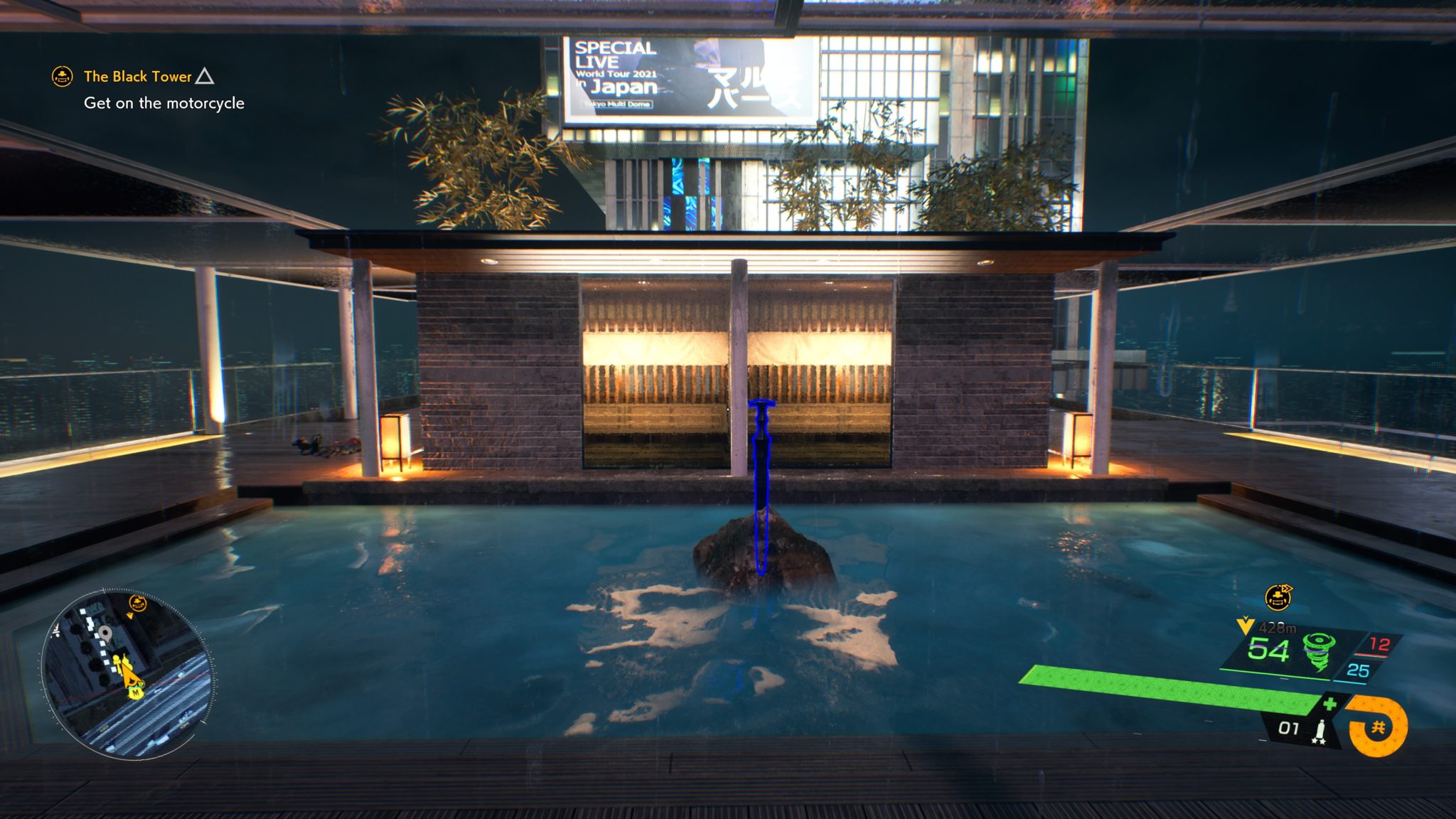
Task: Toggle the blue ammo counter showing 25
Action: [1357, 670]
